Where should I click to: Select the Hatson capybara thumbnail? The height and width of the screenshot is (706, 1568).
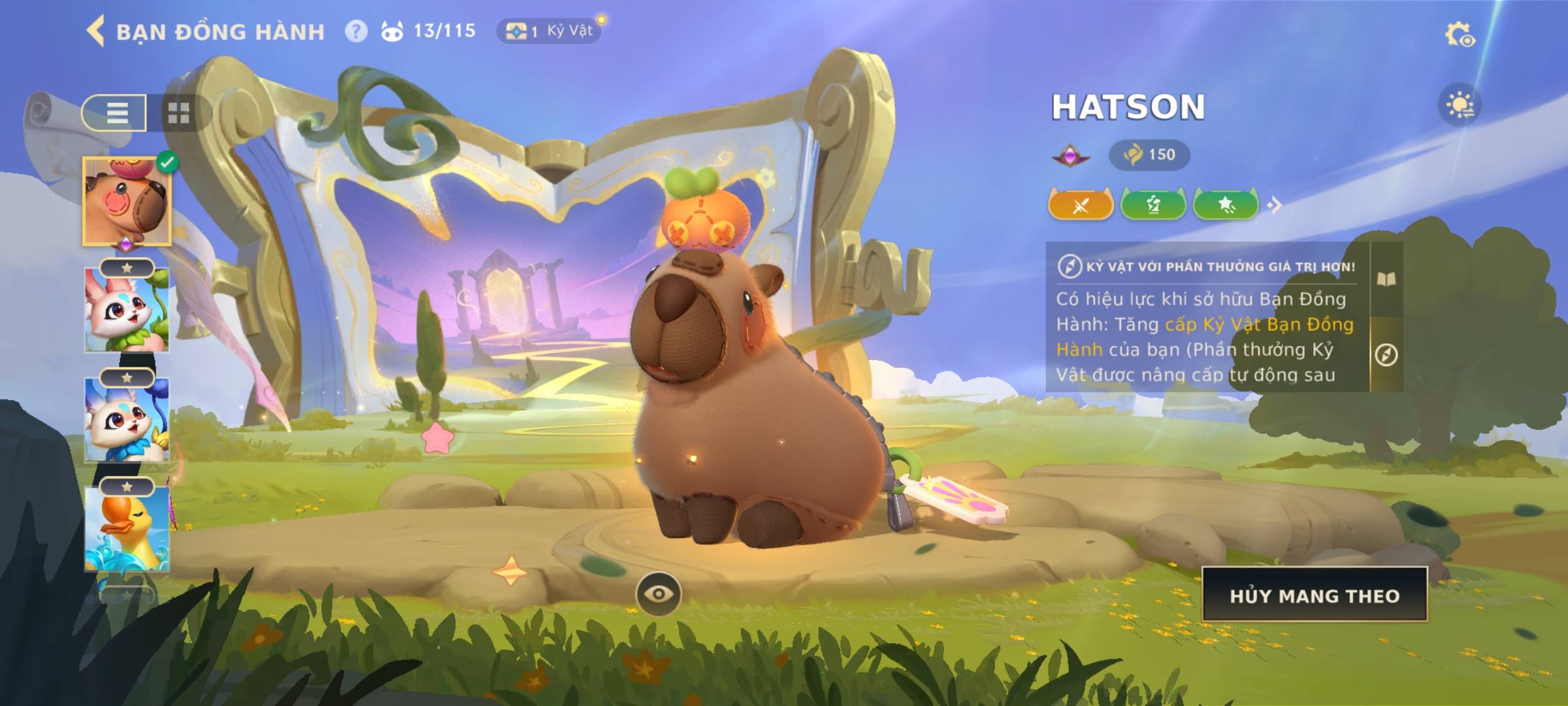click(127, 201)
